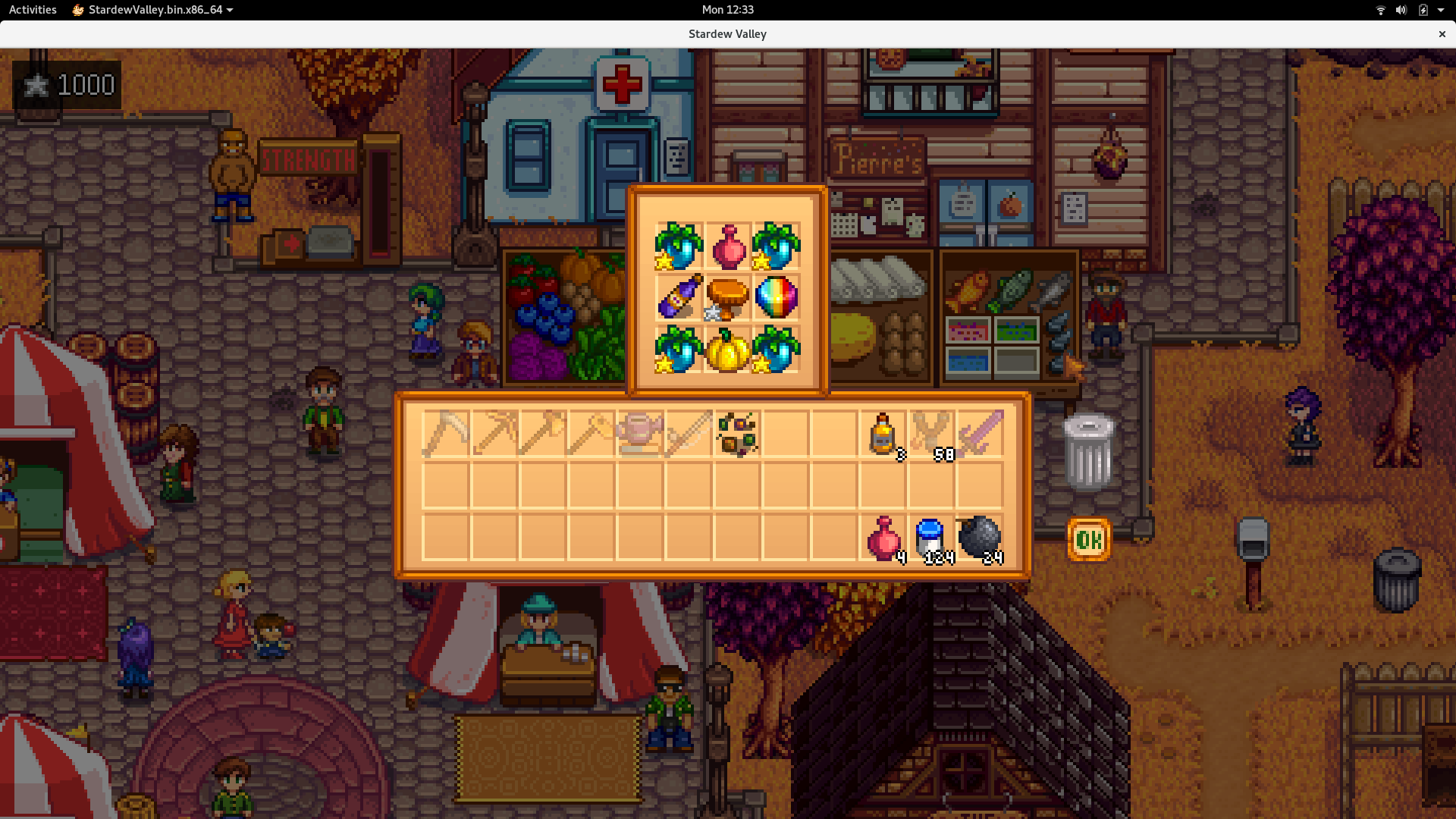Open the Activities overview
1456x819 pixels.
(33, 10)
